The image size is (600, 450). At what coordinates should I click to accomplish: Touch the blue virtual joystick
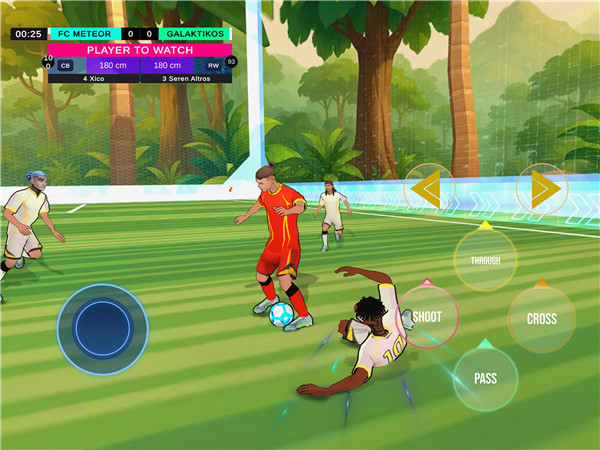[x=102, y=328]
